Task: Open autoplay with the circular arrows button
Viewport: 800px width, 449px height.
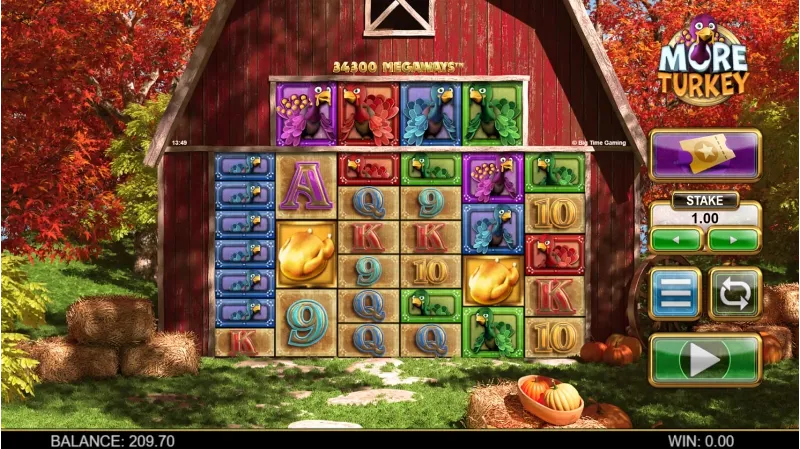Action: 735,294
